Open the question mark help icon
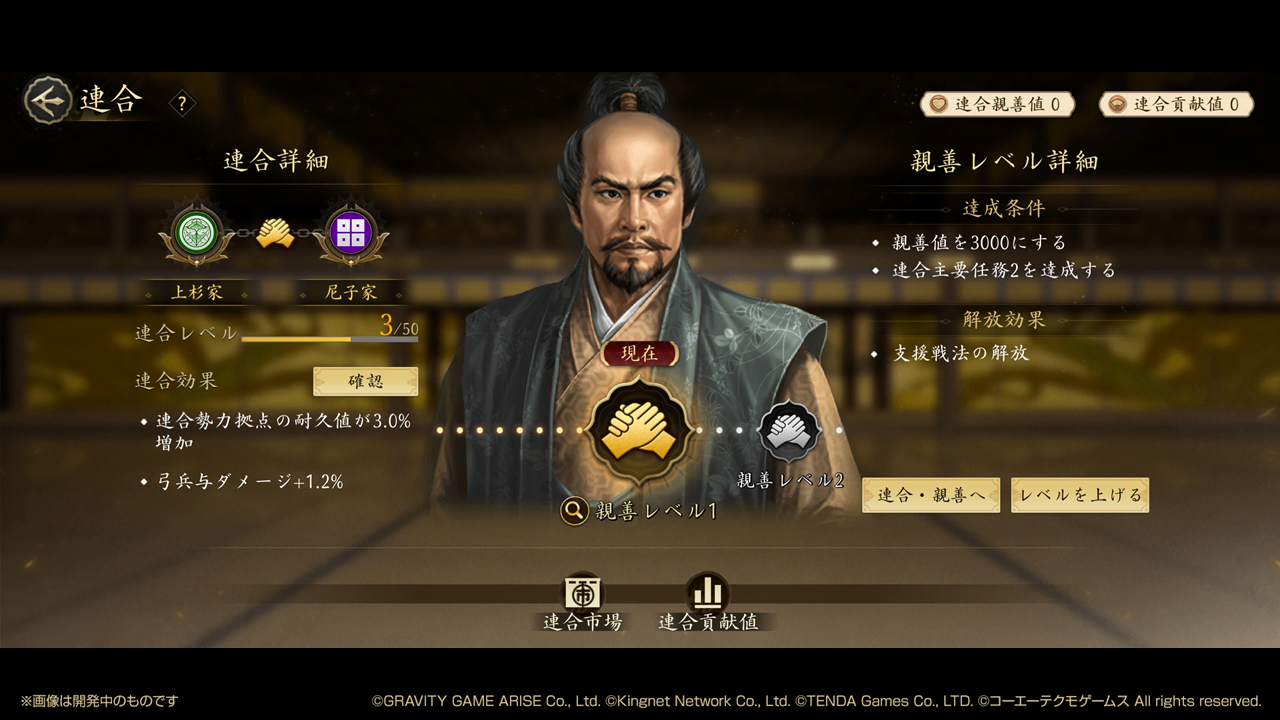1280x720 pixels. point(182,103)
